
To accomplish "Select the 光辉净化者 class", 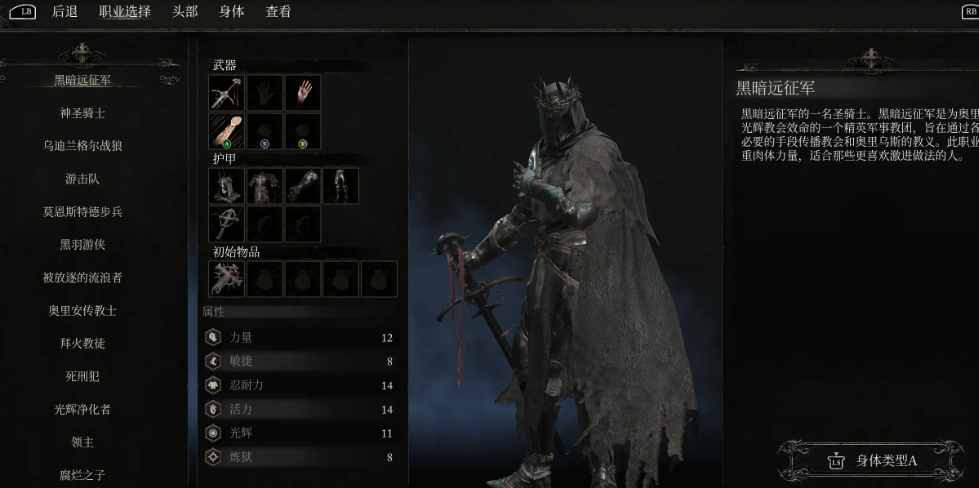I will pyautogui.click(x=83, y=409).
